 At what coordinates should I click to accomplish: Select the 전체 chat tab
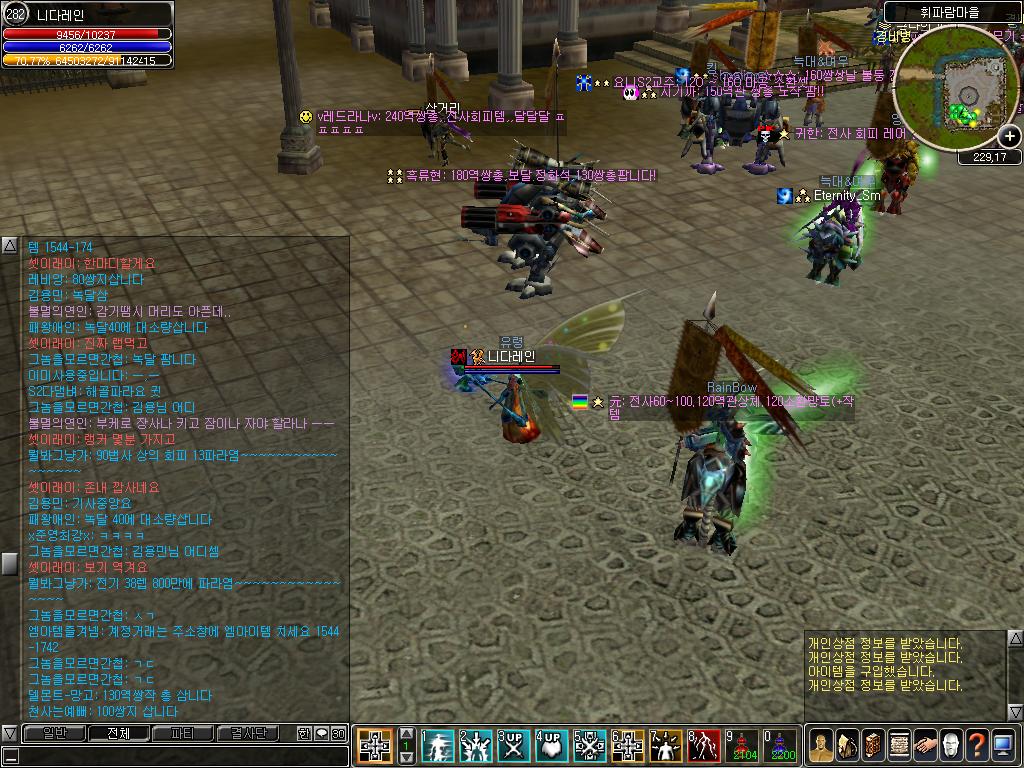click(117, 733)
